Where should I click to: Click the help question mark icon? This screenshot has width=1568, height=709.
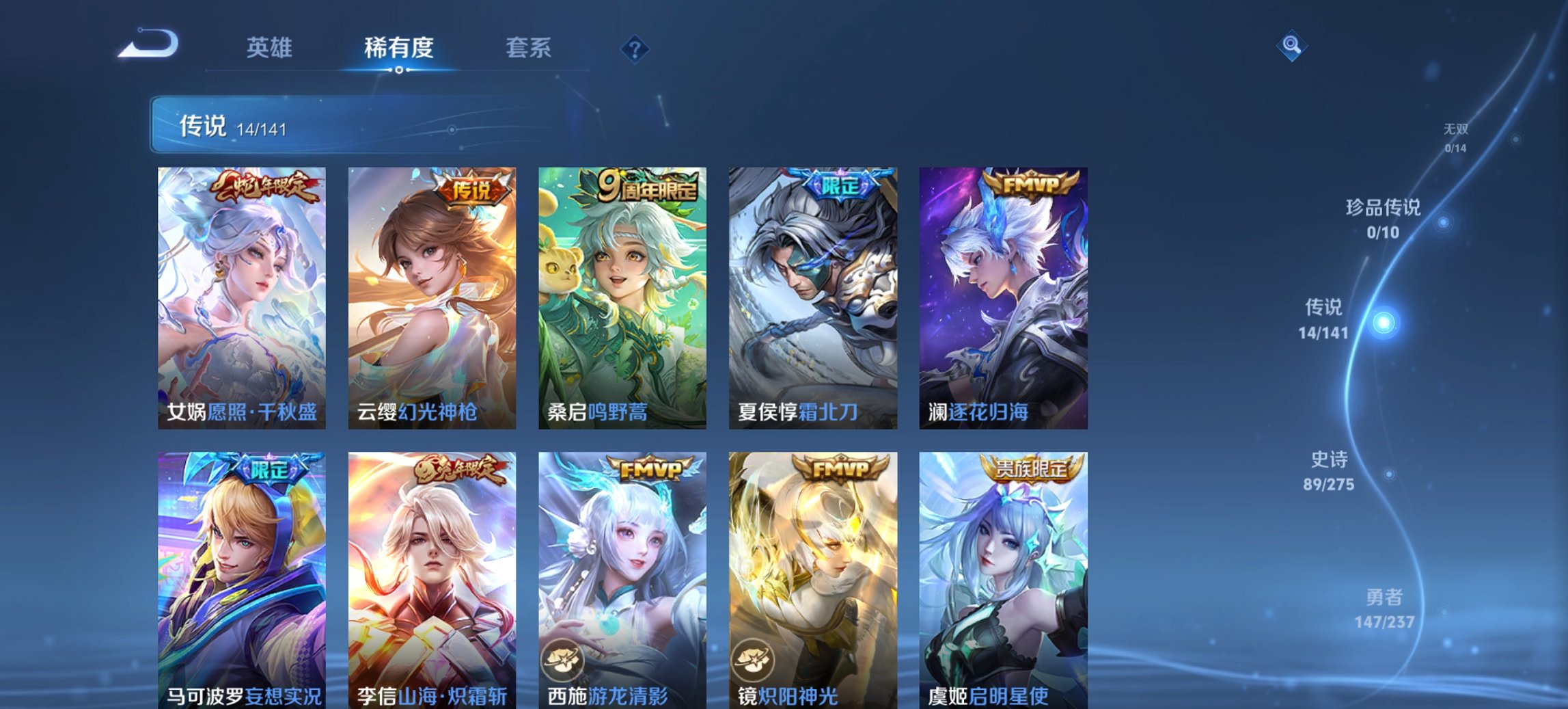[x=635, y=47]
